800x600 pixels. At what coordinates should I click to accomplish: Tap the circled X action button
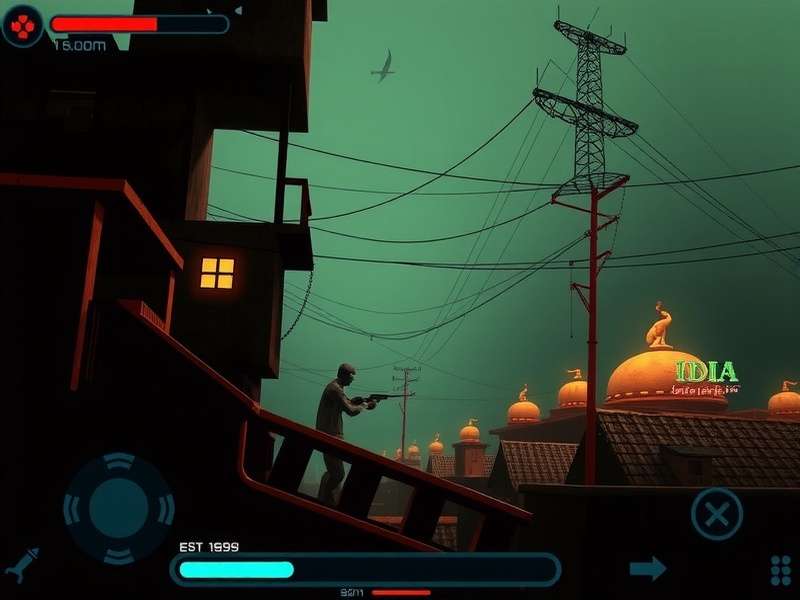[717, 514]
